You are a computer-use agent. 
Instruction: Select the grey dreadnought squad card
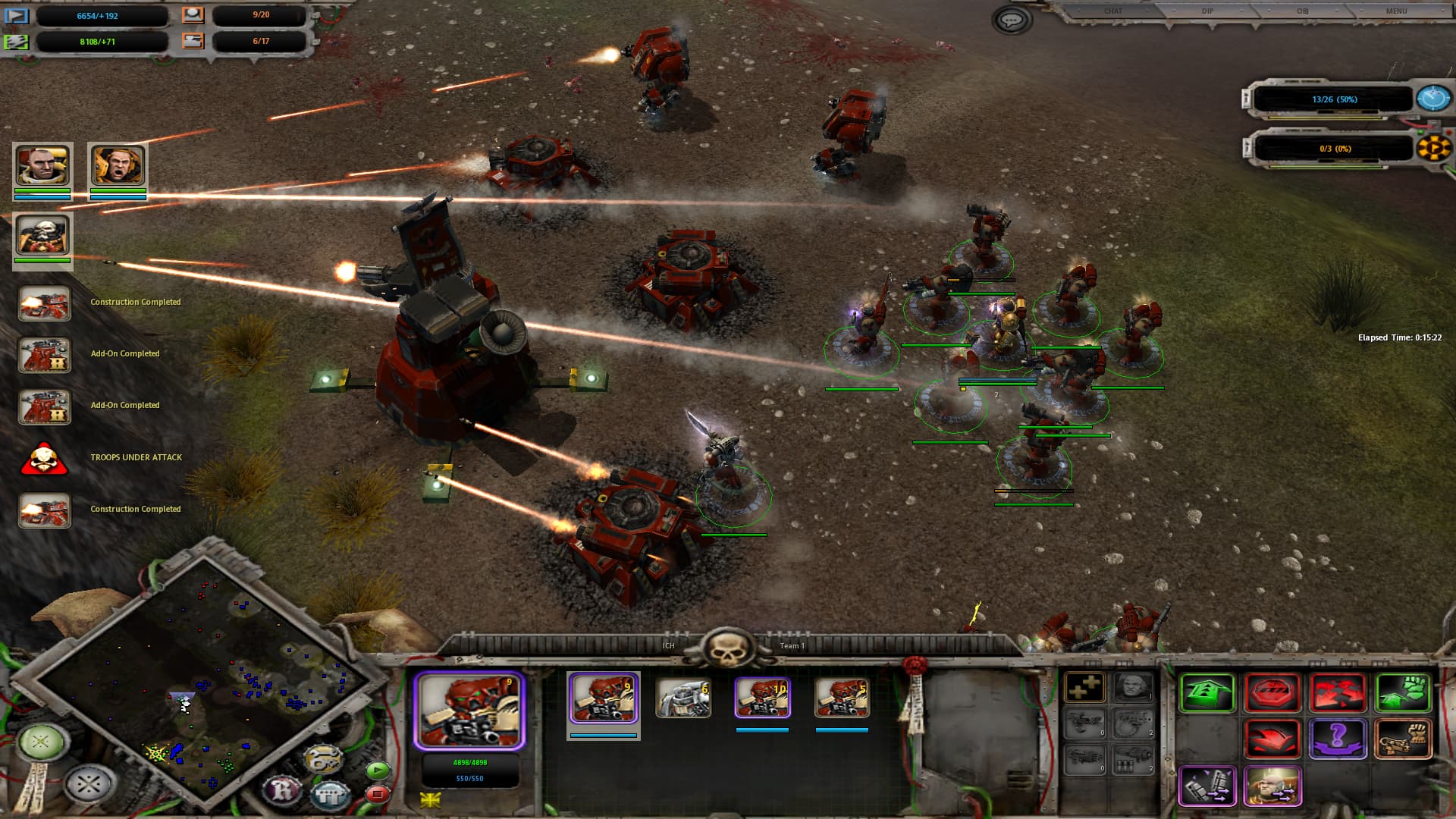(682, 698)
